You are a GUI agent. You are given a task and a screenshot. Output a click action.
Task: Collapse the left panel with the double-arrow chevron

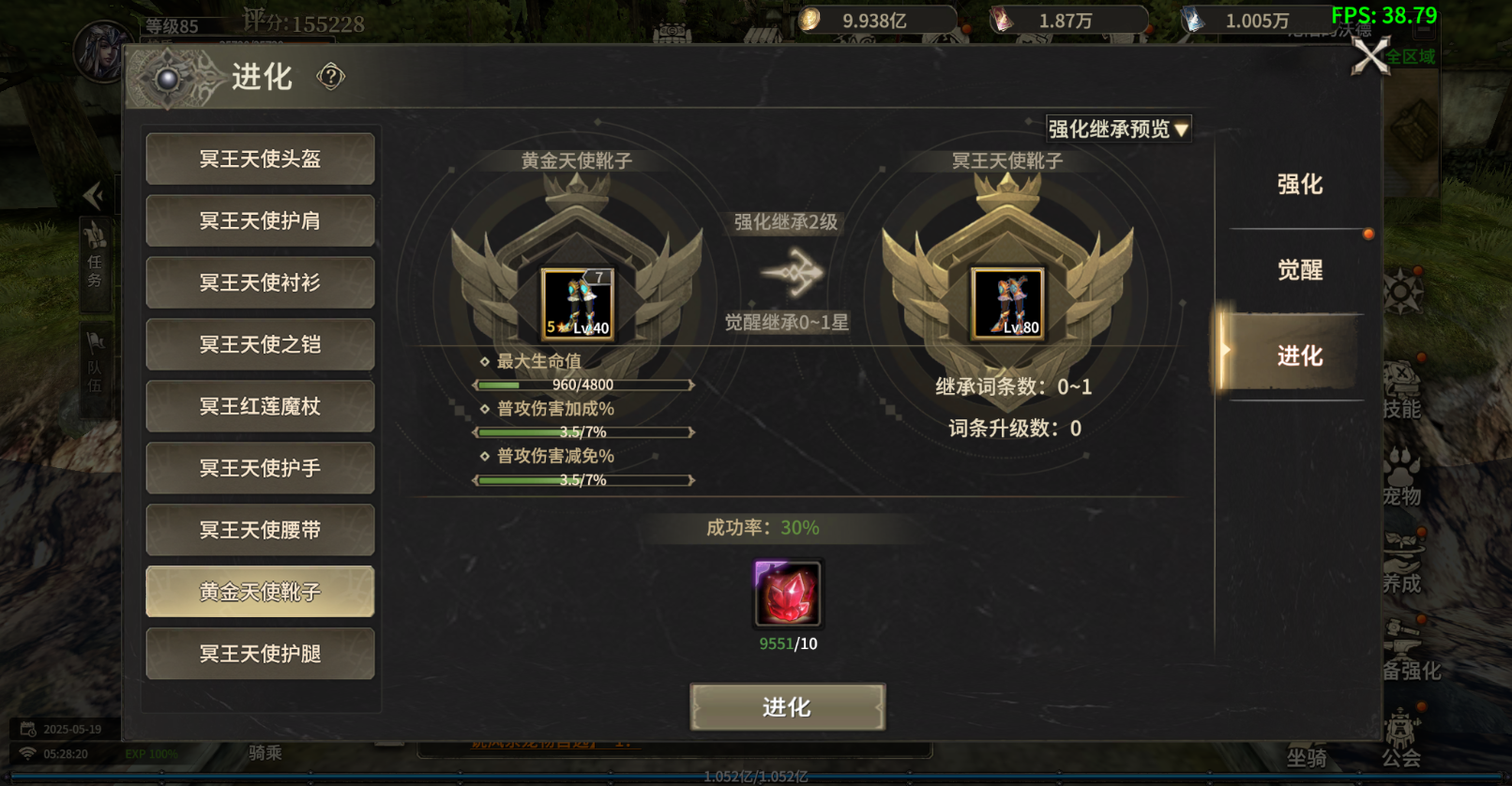click(94, 195)
